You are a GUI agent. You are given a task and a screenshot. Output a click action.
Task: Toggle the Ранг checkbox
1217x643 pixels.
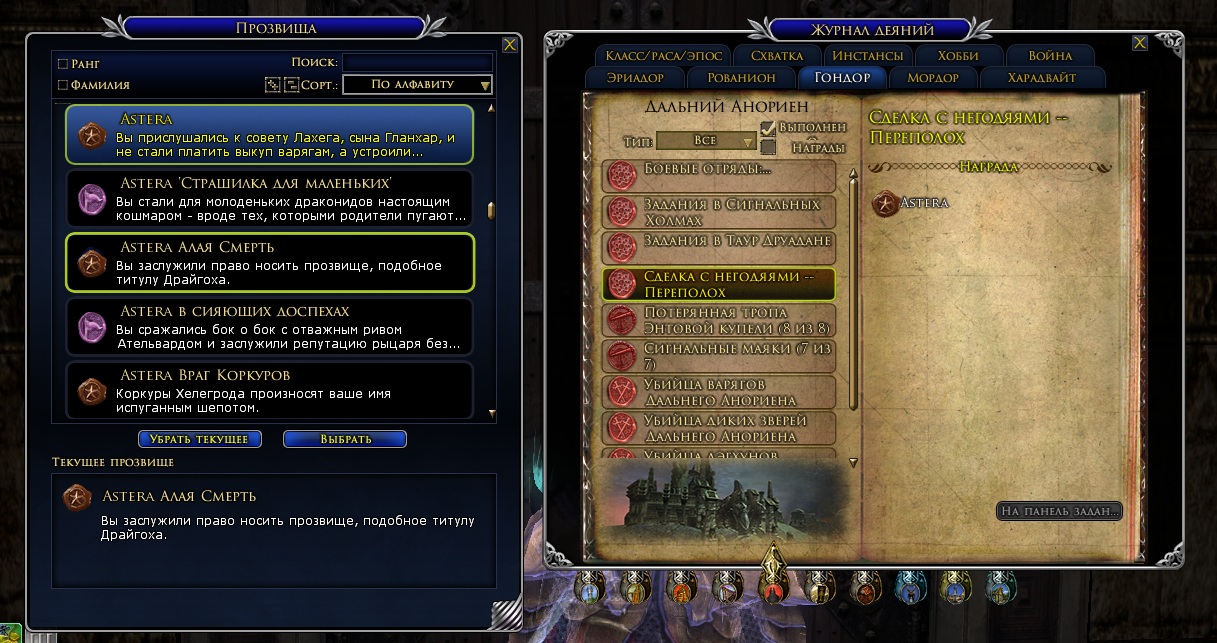click(64, 63)
